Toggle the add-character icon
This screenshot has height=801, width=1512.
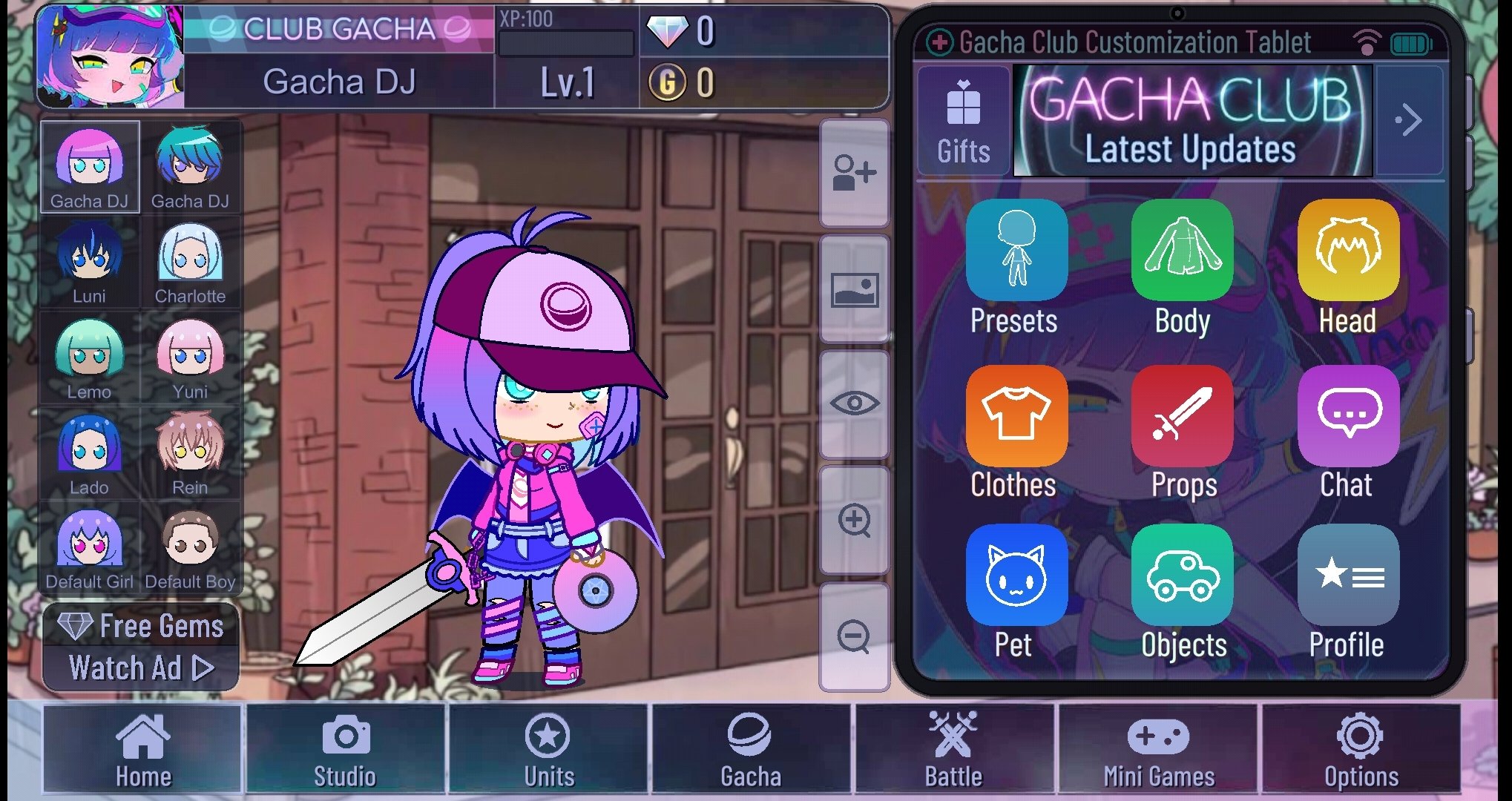(855, 172)
